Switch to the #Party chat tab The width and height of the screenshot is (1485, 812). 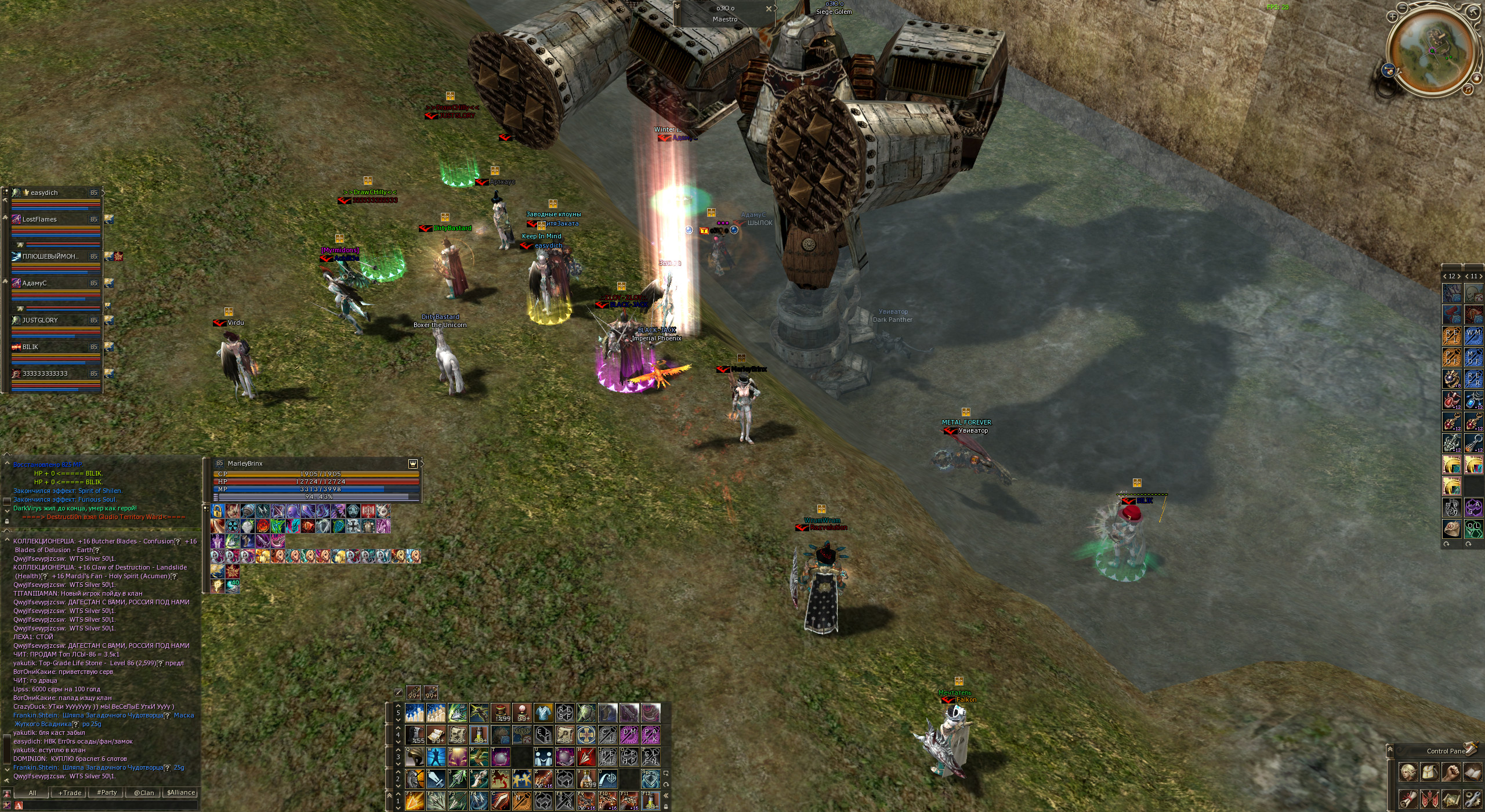tap(107, 793)
